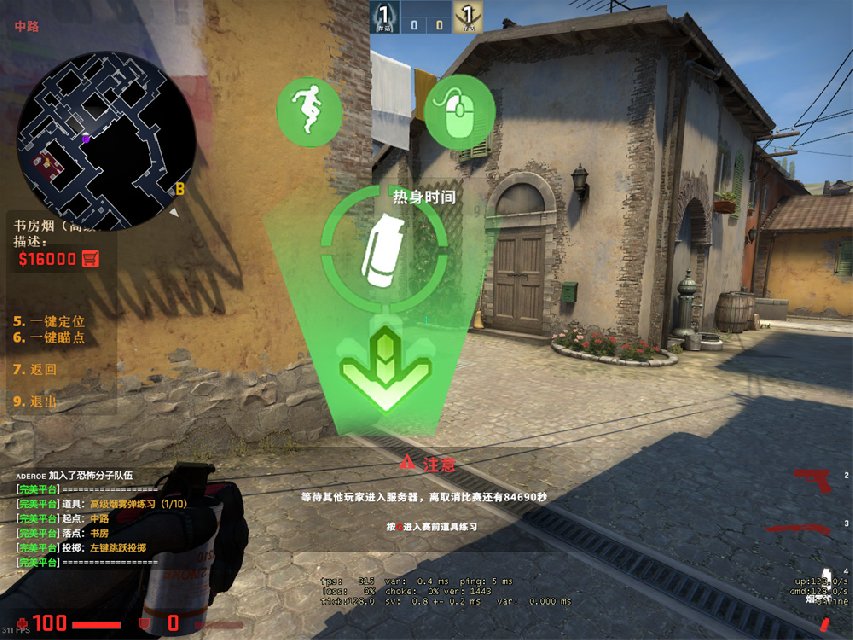
Task: Select the green jumping figure icon
Action: tap(310, 111)
